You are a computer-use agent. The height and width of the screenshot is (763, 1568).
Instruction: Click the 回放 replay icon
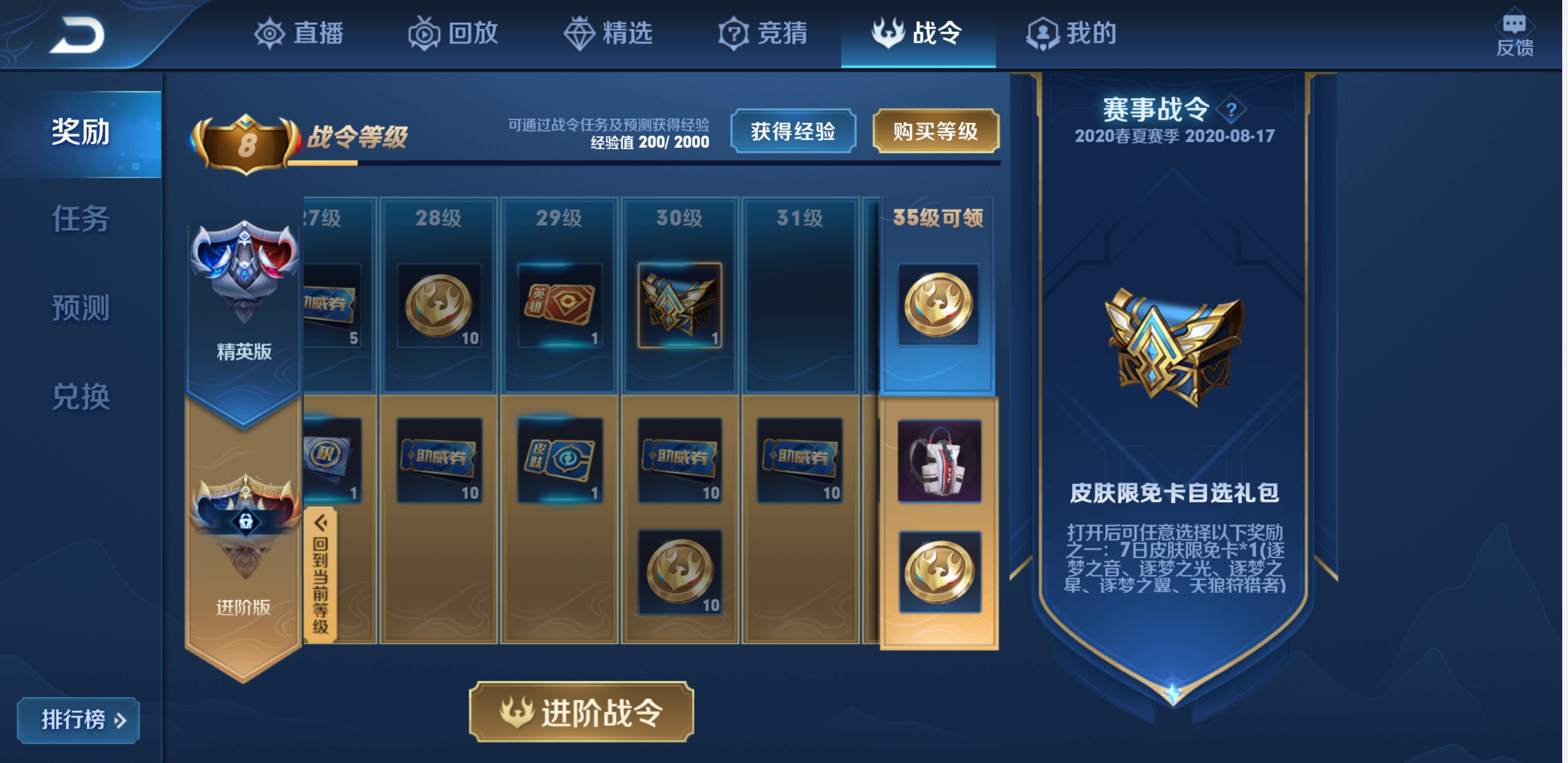[425, 35]
